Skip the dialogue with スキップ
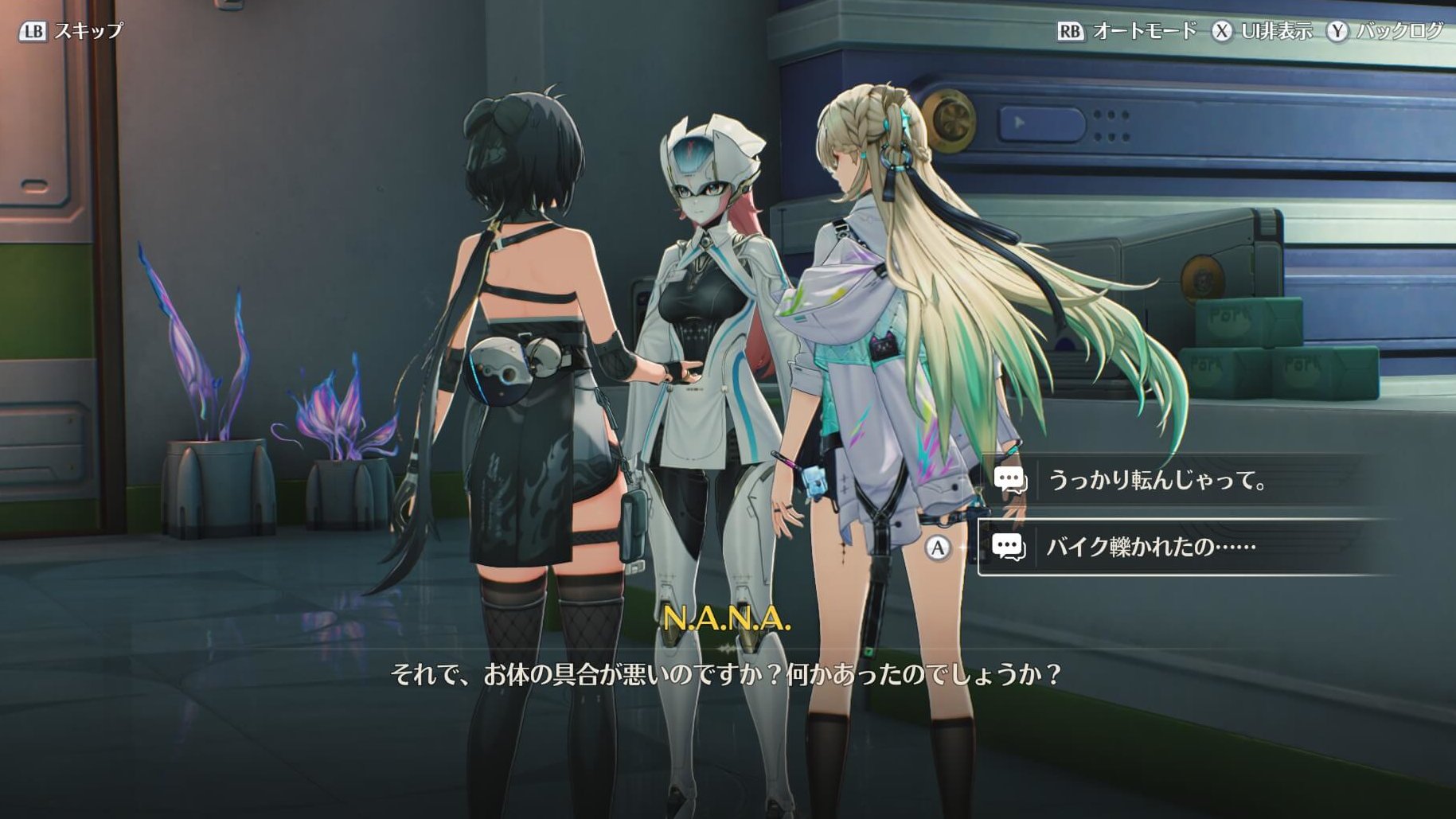The height and width of the screenshot is (819, 1456). pos(72,31)
